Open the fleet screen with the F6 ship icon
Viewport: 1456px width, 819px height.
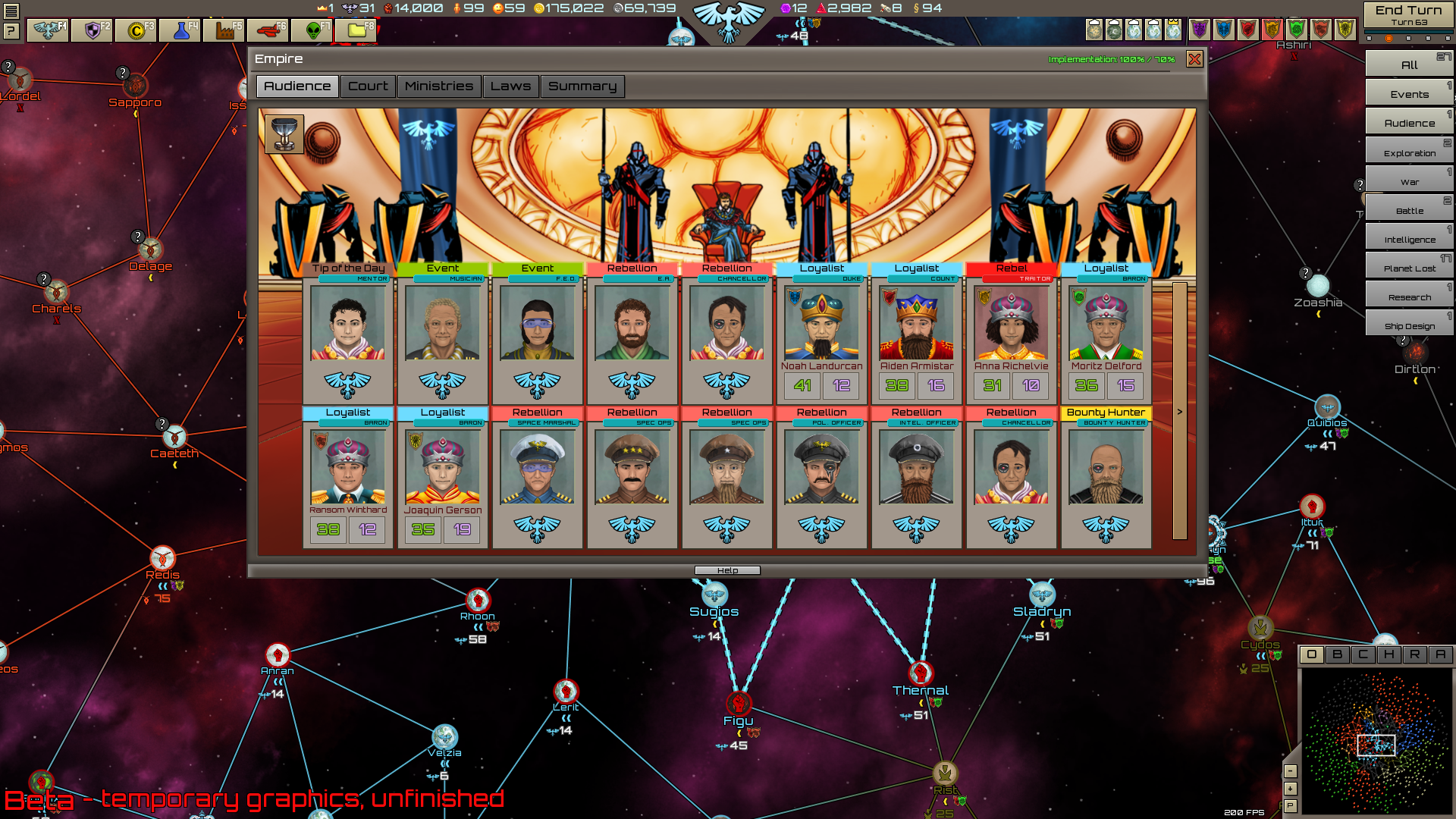[x=269, y=30]
